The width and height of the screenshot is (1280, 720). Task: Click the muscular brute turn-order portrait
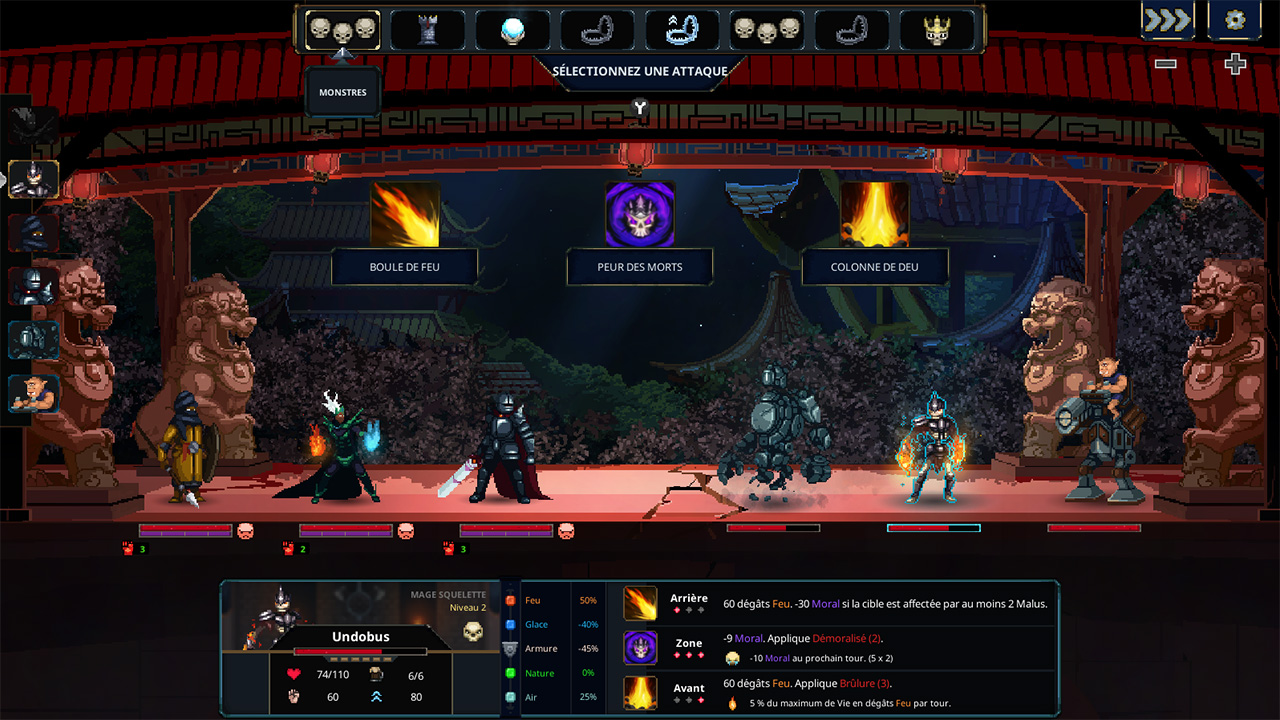pyautogui.click(x=34, y=394)
